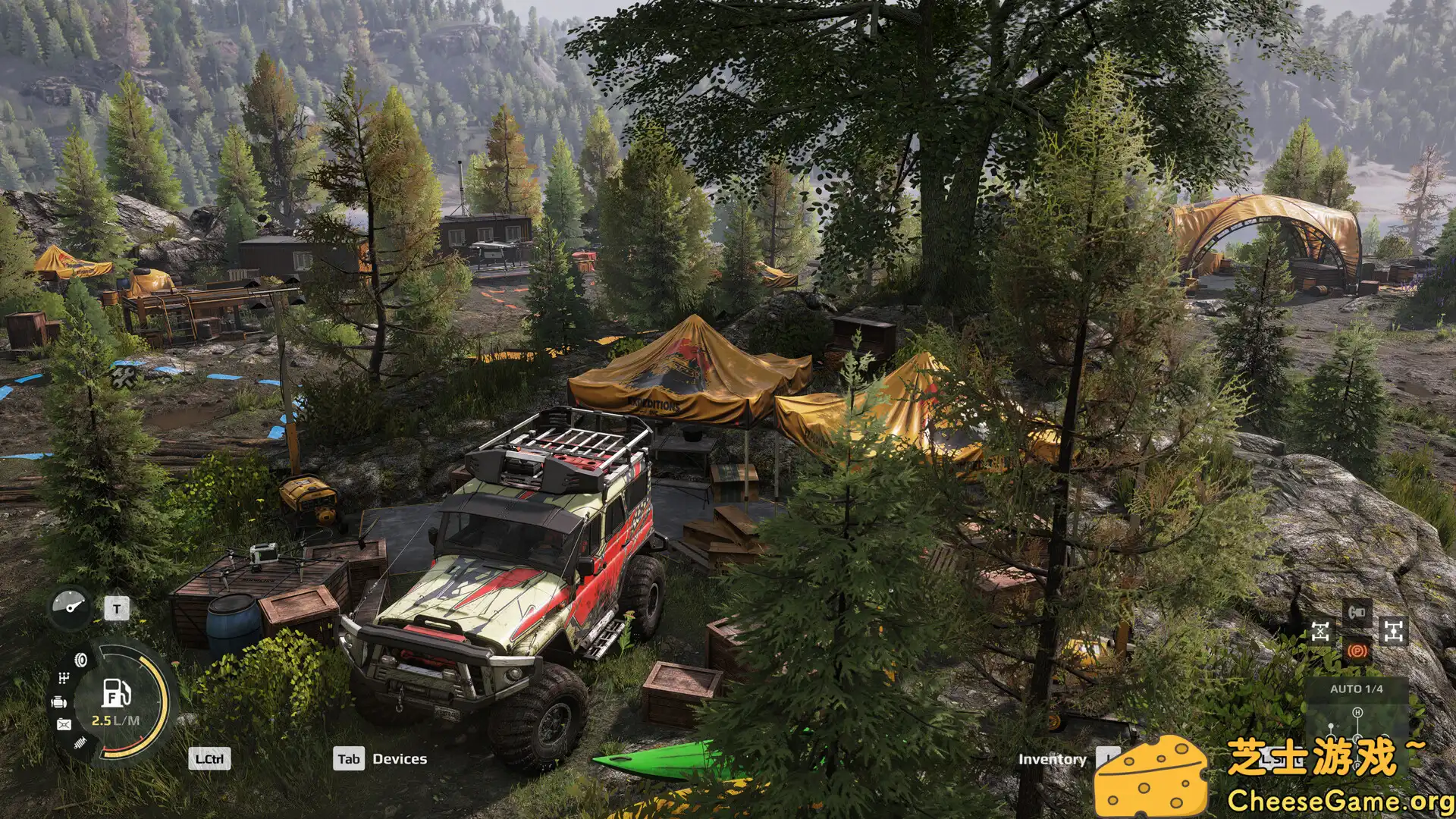Viewport: 1456px width, 819px height.
Task: Click the fuel tank icon
Action: tap(64, 723)
